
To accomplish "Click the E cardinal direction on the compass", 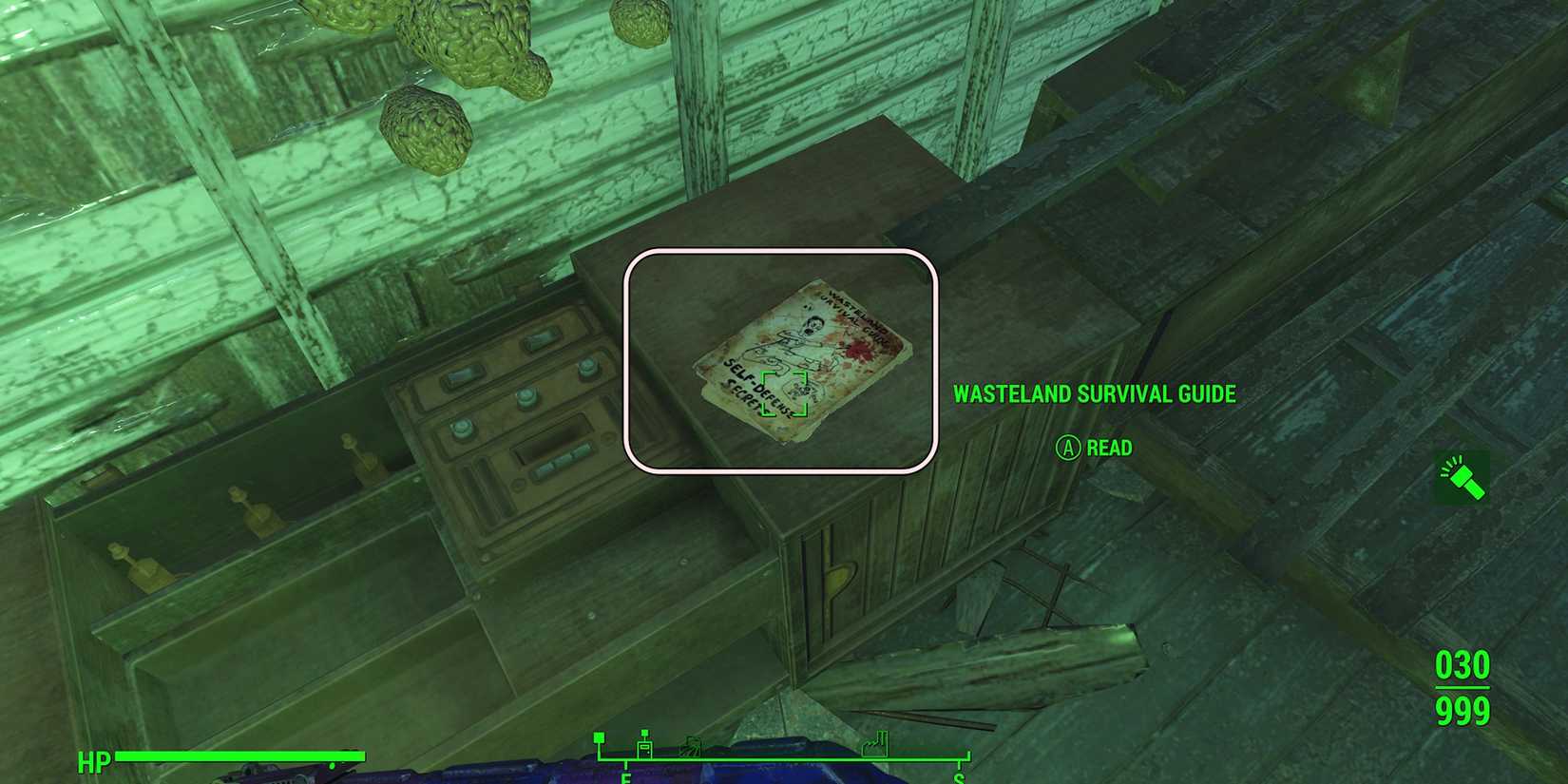I will [625, 777].
